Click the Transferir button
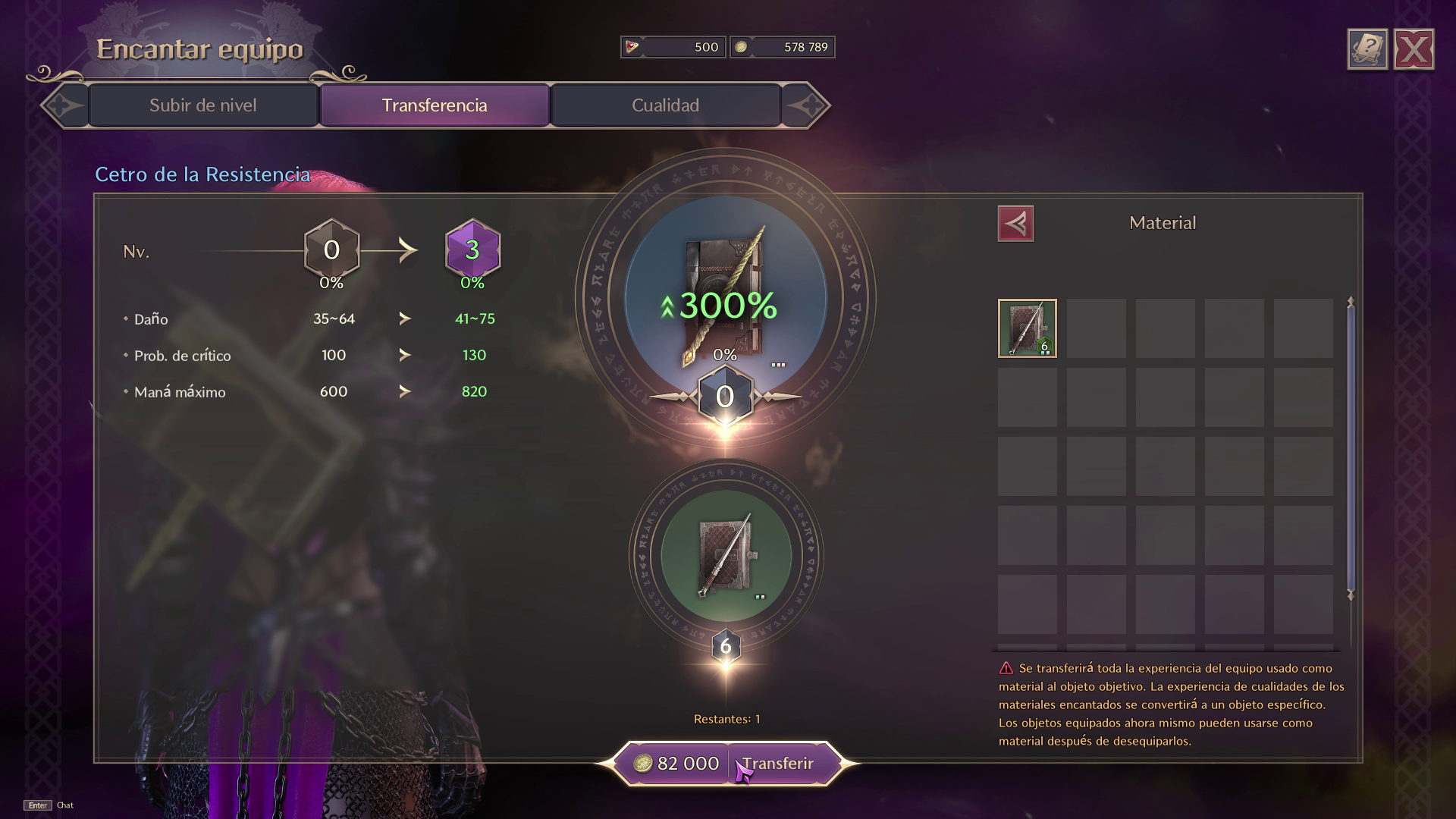The height and width of the screenshot is (819, 1456). pos(778,764)
